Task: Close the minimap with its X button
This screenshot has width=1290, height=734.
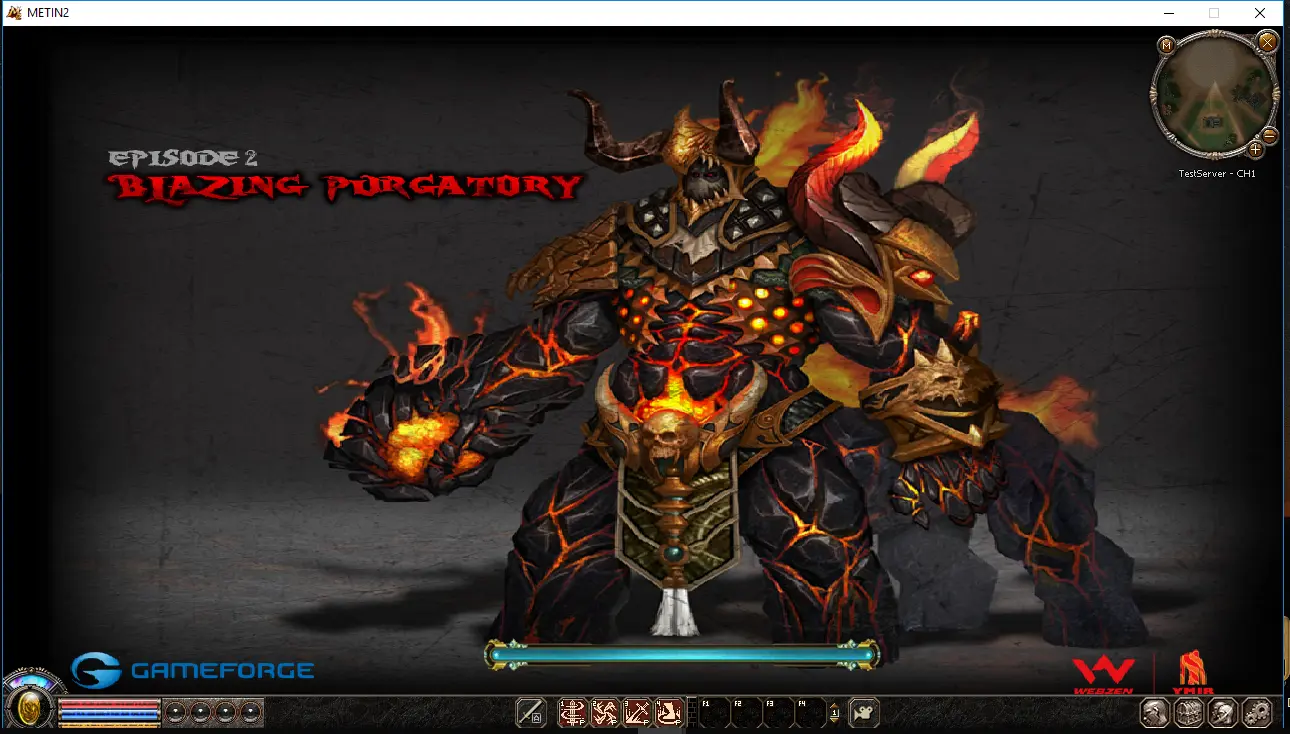Action: click(1267, 42)
